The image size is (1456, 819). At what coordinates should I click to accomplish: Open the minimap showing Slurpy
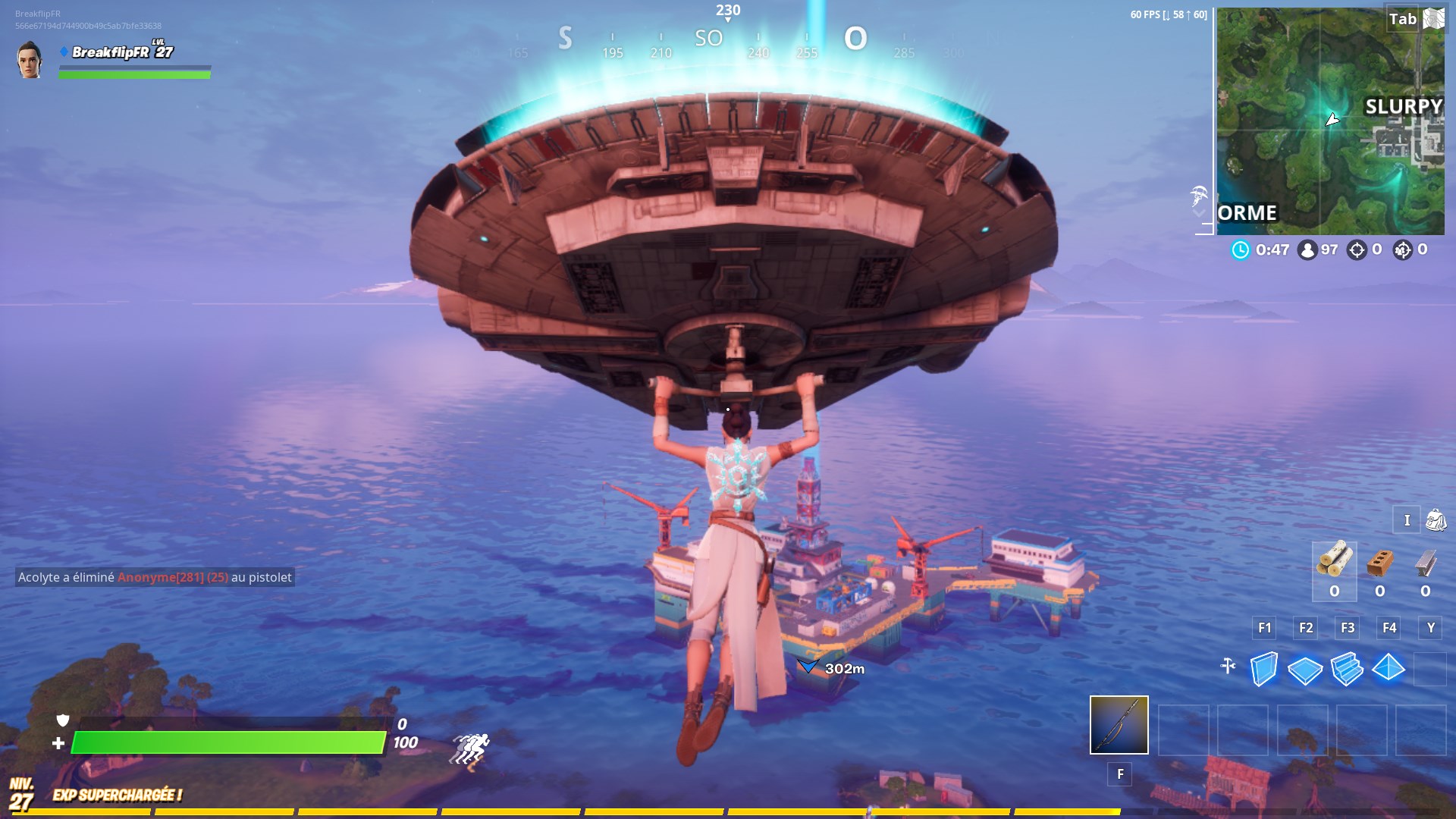point(1330,121)
